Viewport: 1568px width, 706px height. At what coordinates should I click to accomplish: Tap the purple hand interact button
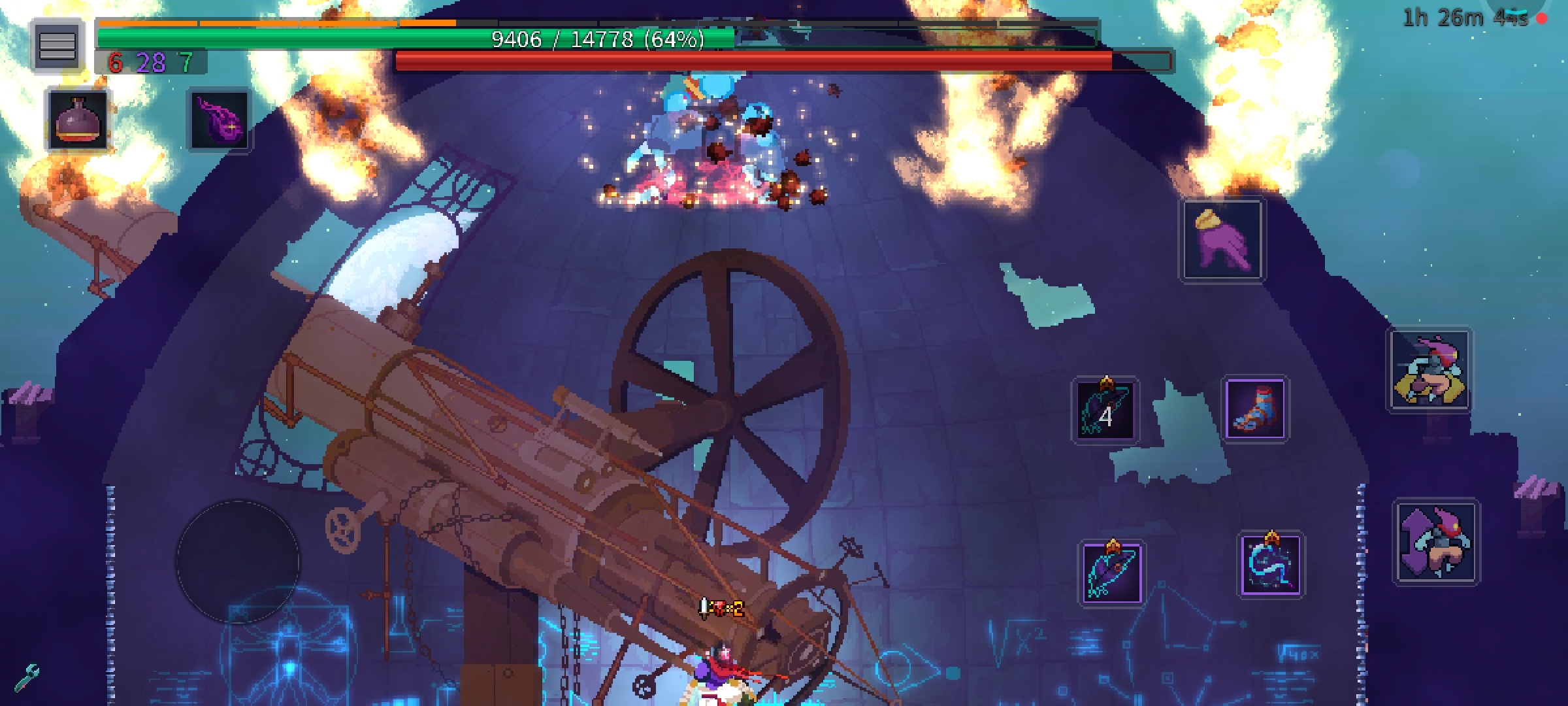pyautogui.click(x=1222, y=241)
